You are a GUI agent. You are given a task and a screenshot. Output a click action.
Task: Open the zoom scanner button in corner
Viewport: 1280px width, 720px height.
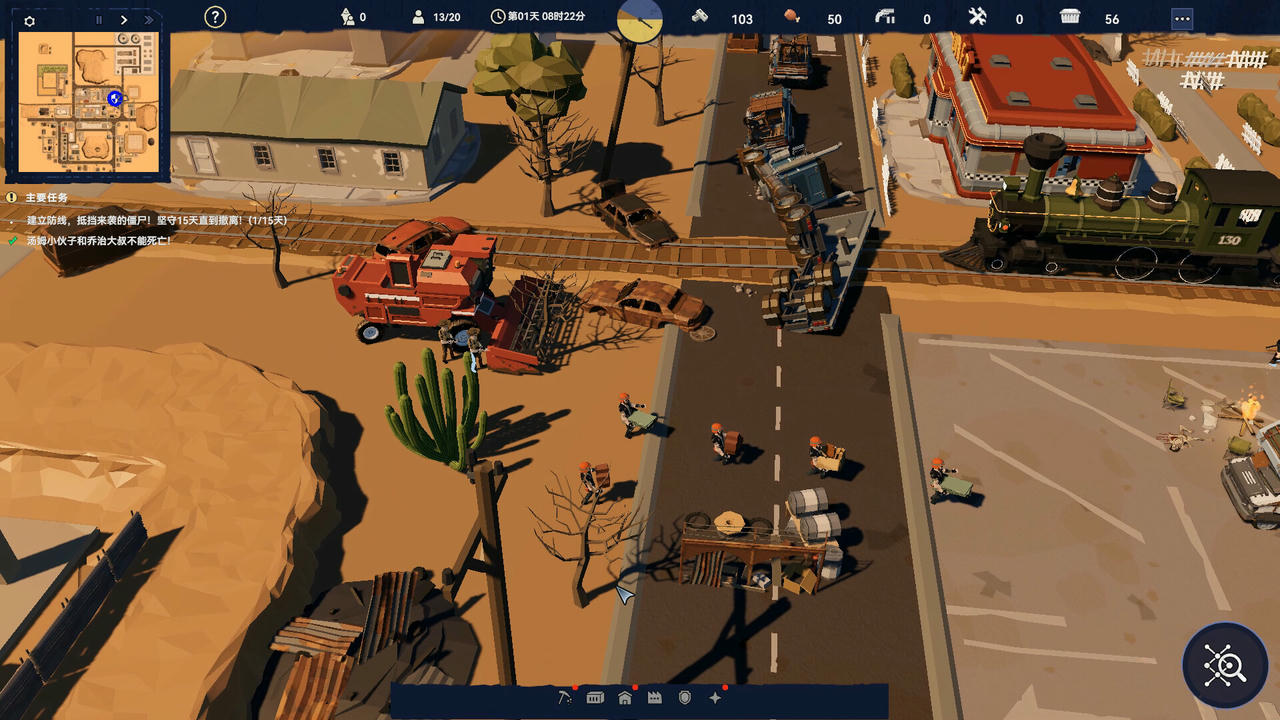coord(1224,664)
